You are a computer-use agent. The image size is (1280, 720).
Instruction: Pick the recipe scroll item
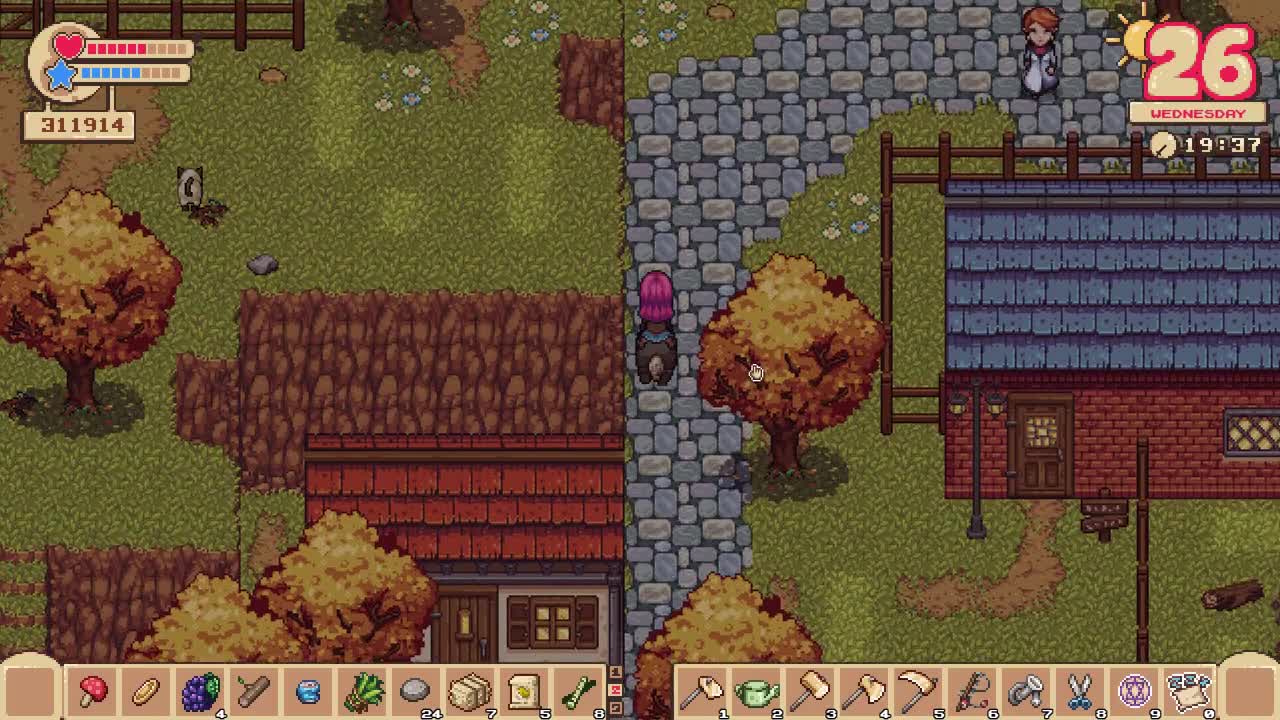click(x=523, y=690)
